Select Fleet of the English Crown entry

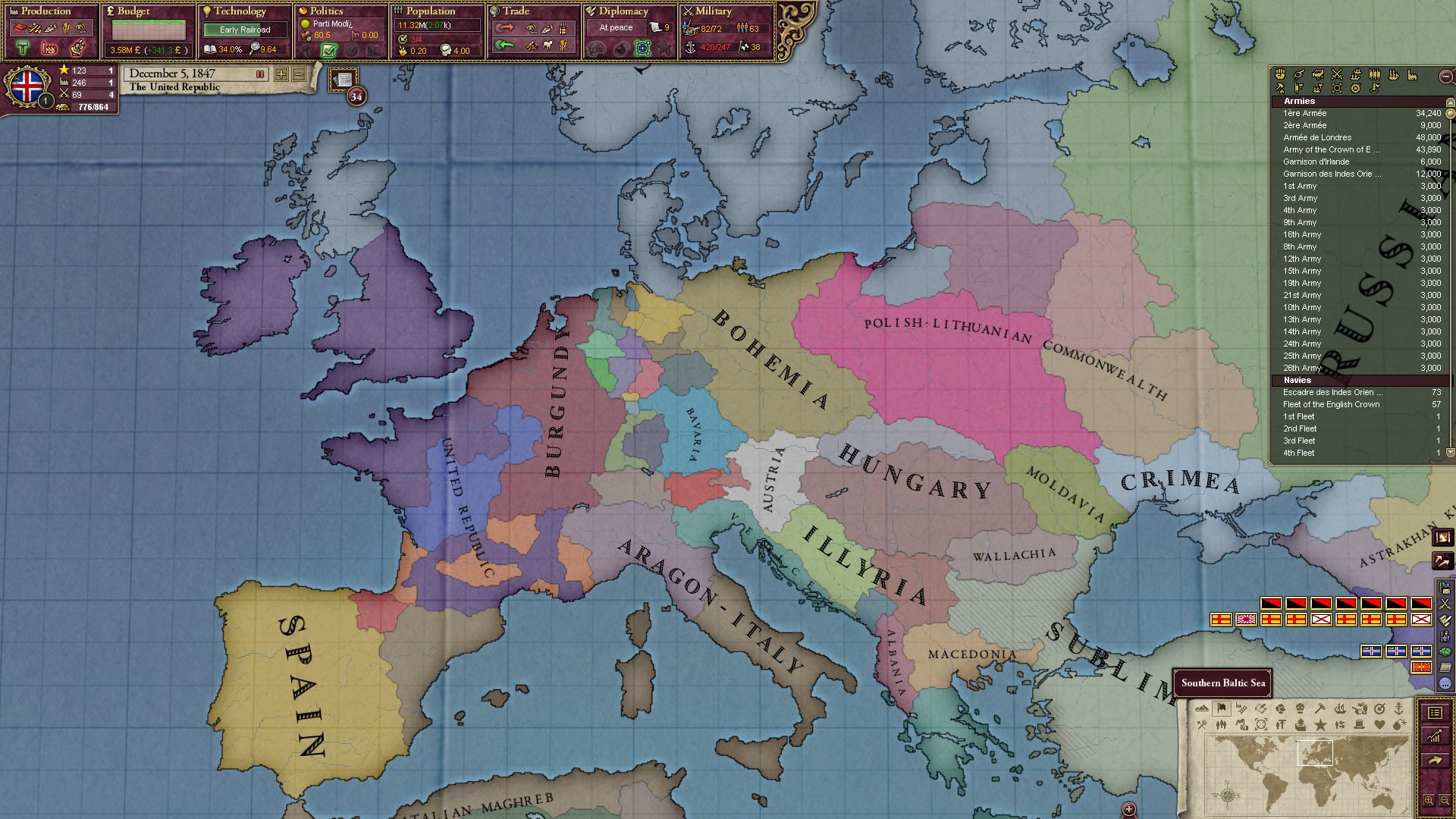tap(1332, 404)
